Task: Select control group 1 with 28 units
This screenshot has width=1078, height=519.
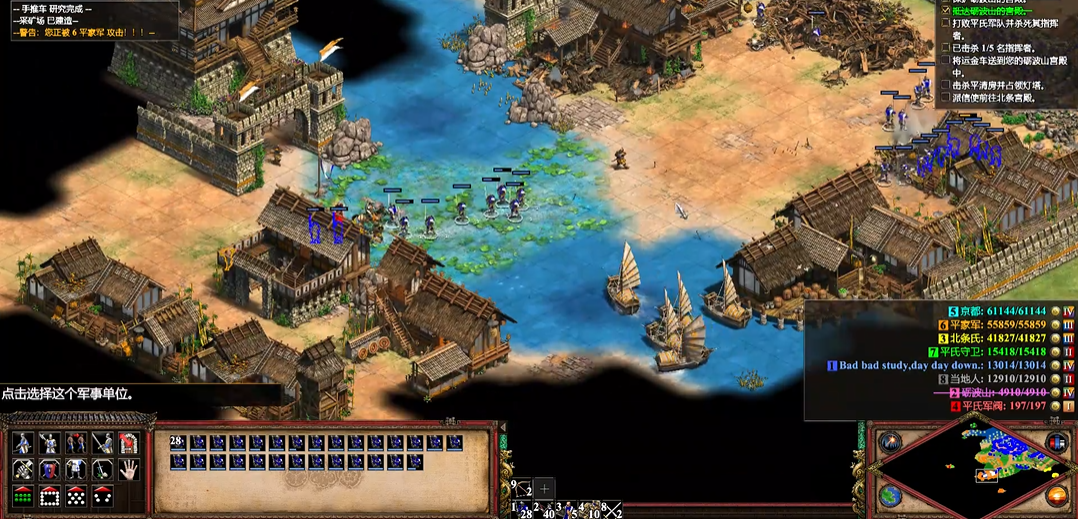Action: point(521,510)
